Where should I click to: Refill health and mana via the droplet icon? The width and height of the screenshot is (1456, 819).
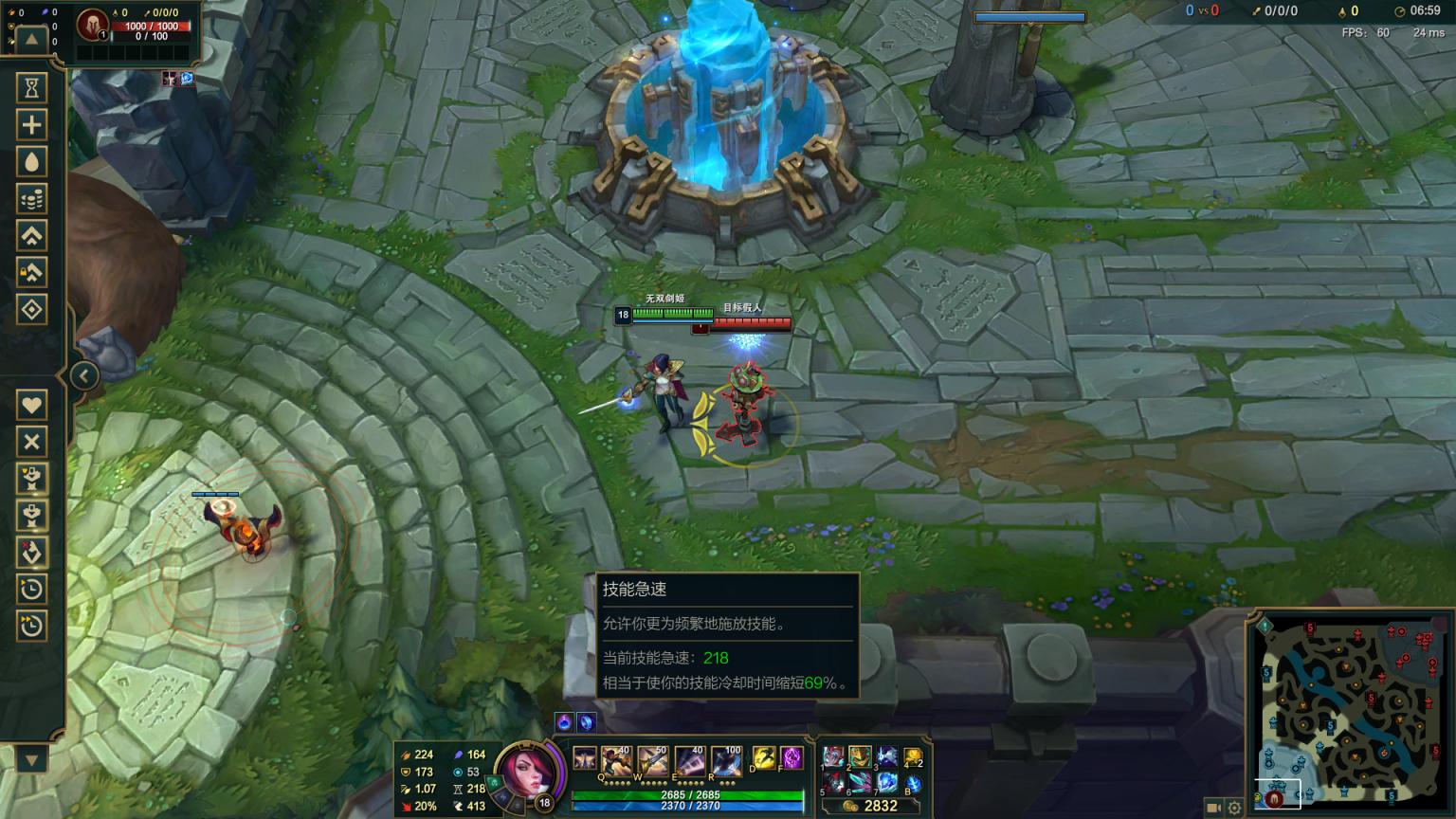[32, 161]
